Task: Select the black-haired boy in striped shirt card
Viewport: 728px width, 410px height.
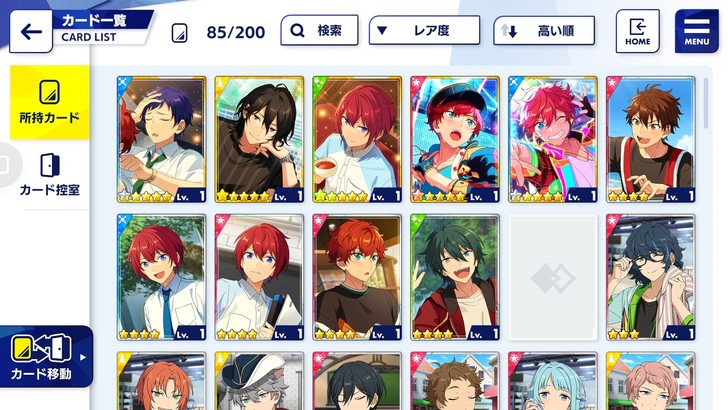Action: pos(259,139)
